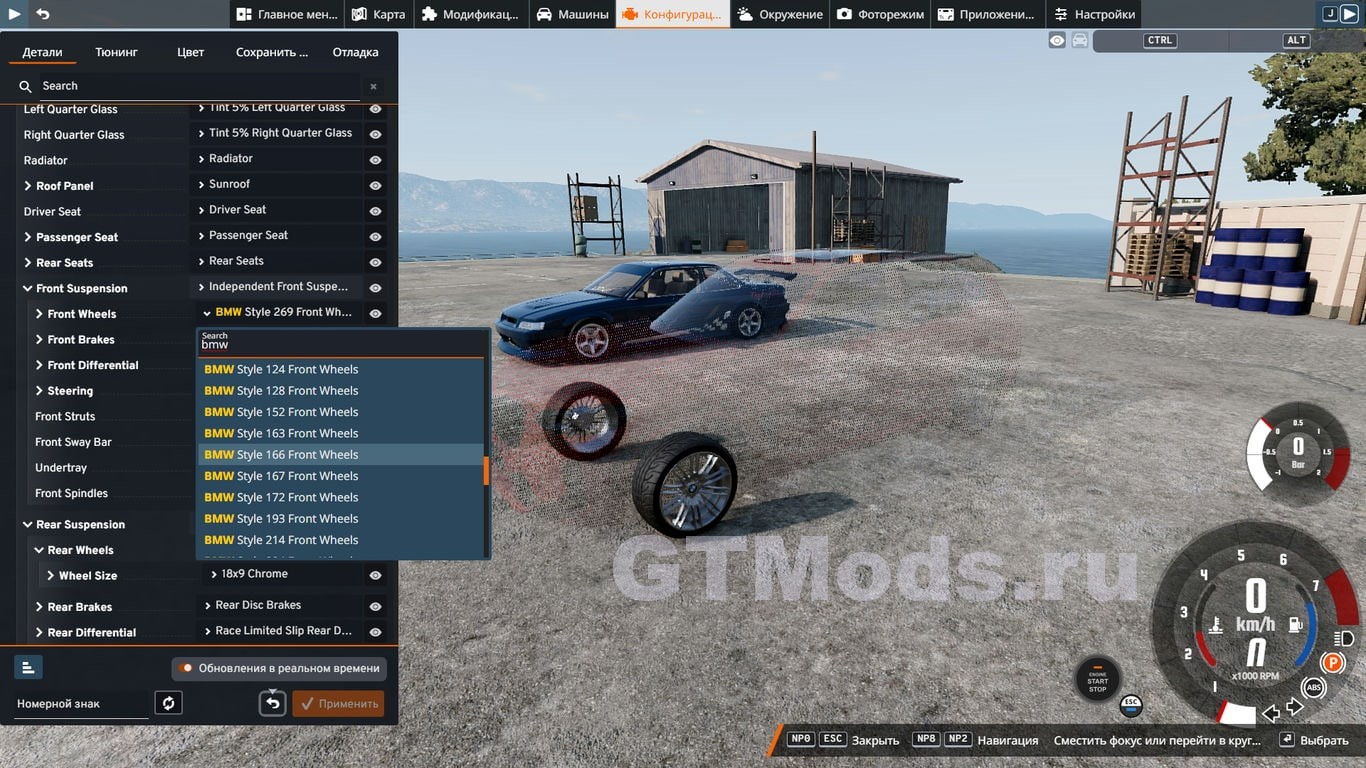Toggle visibility of the Radiator part
Image resolution: width=1366 pixels, height=768 pixels.
coord(375,160)
